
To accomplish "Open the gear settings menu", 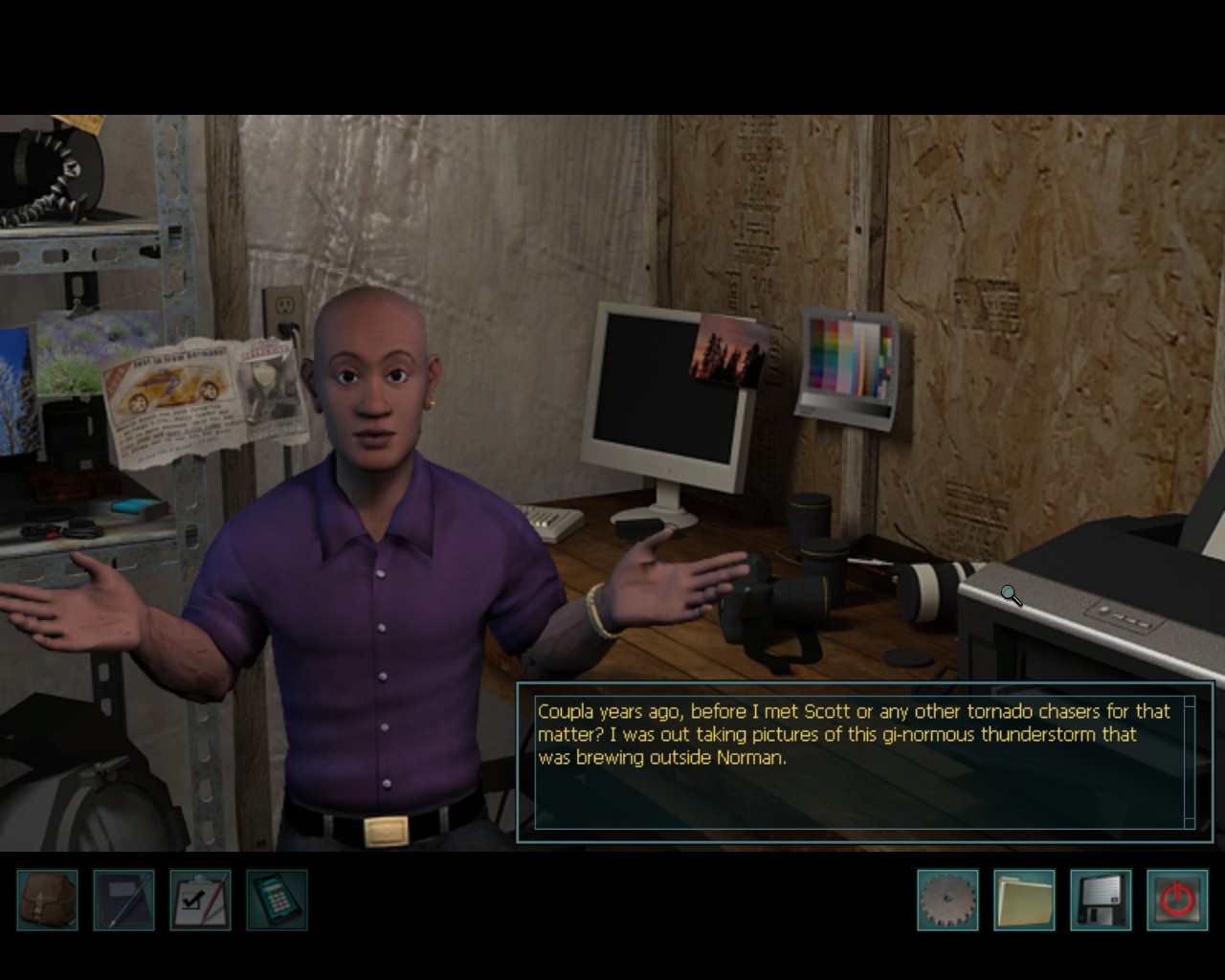I will (x=947, y=900).
